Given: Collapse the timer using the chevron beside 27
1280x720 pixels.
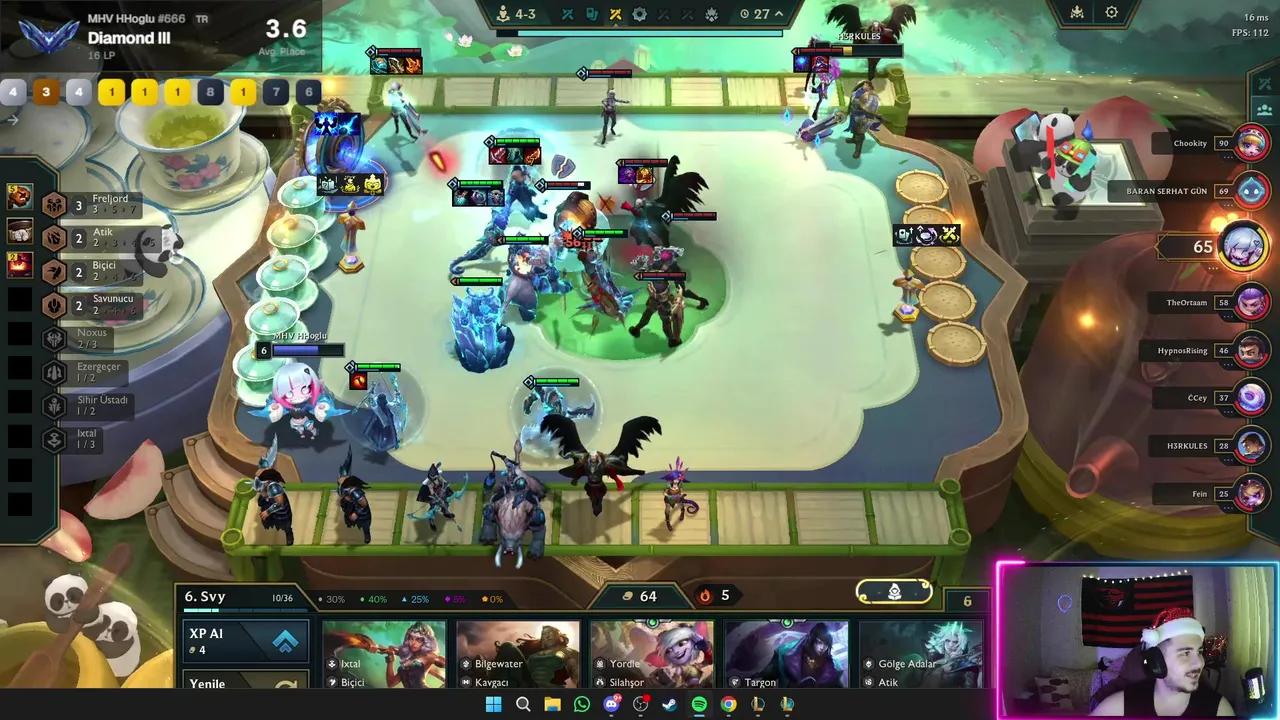Looking at the screenshot, I should [778, 14].
